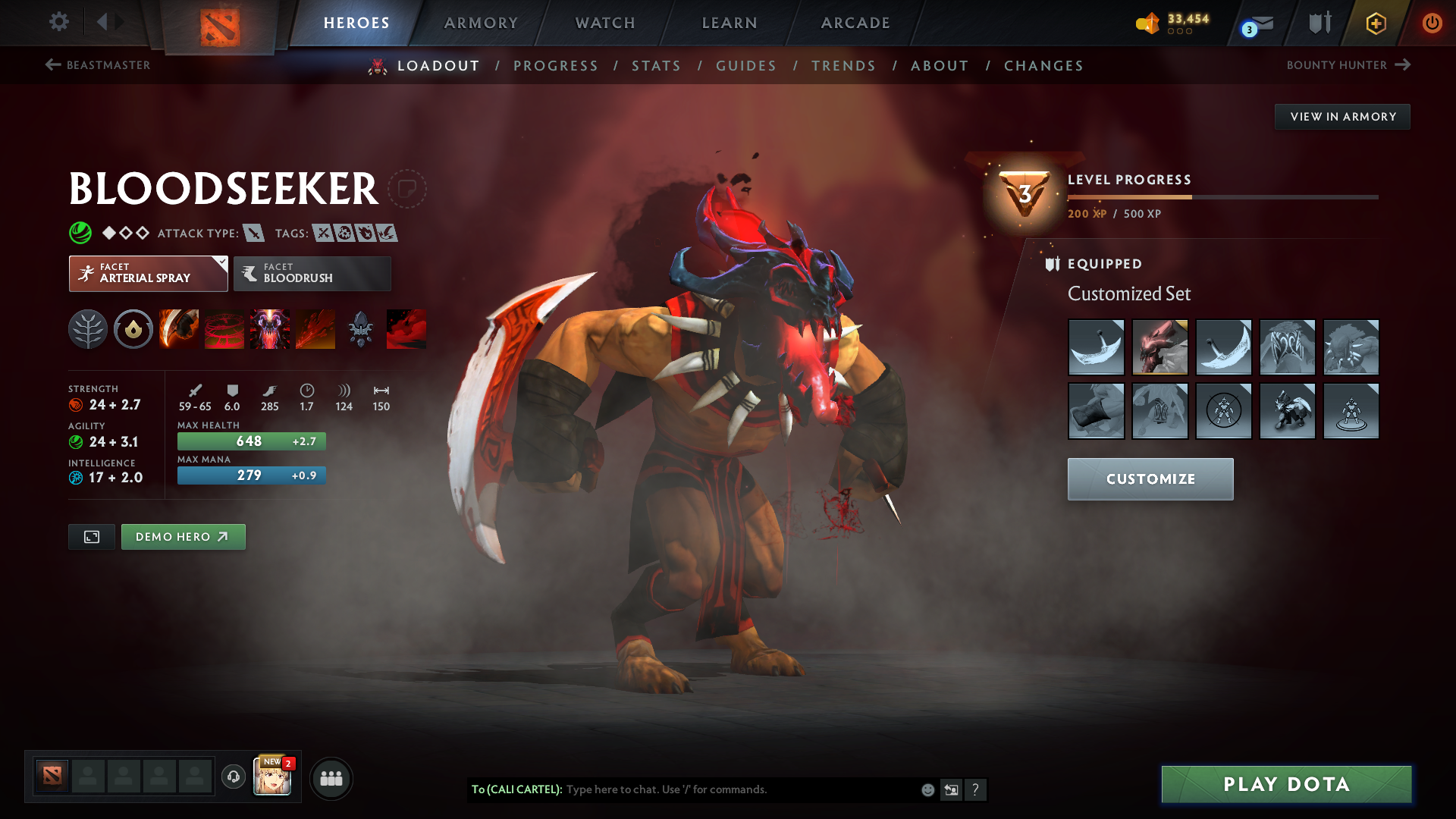Launch Demo Hero mode

[183, 537]
